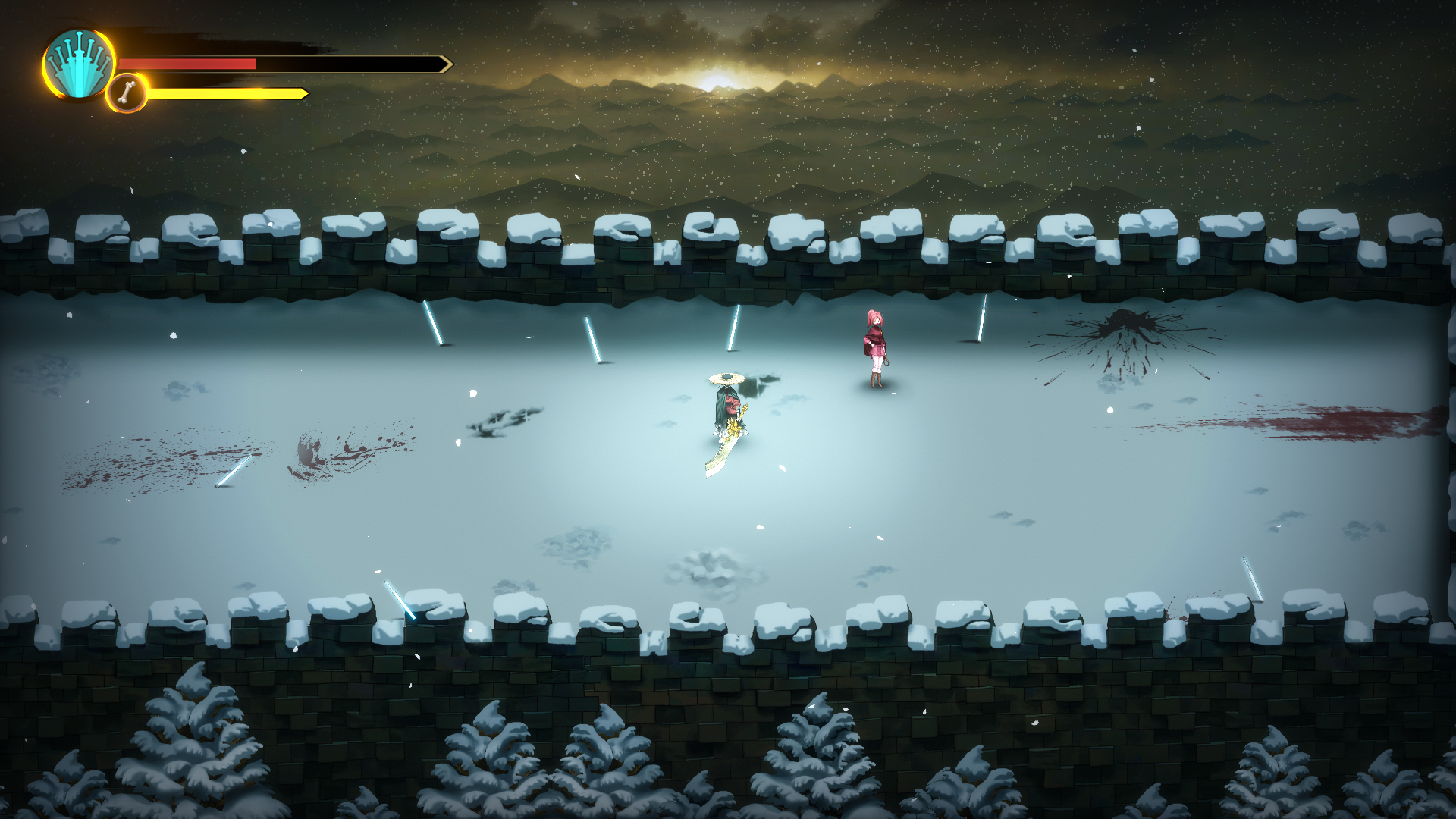
Task: Click the cyan sword-fan ability emblem
Action: 78,65
